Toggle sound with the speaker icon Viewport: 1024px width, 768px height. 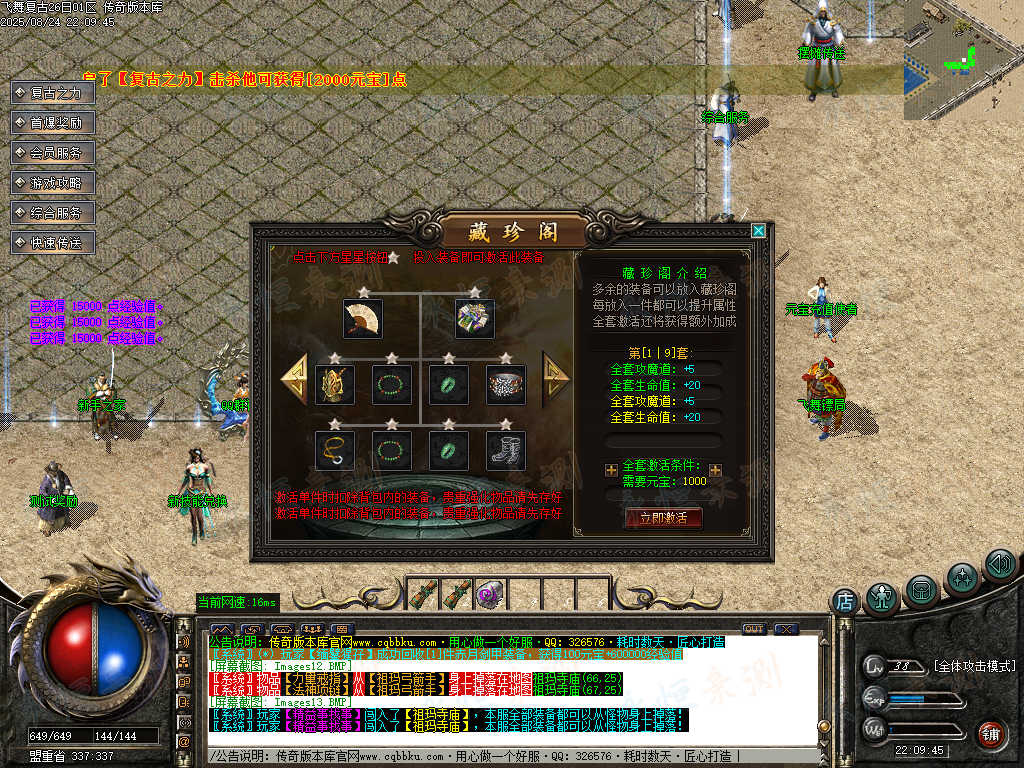[x=1000, y=565]
